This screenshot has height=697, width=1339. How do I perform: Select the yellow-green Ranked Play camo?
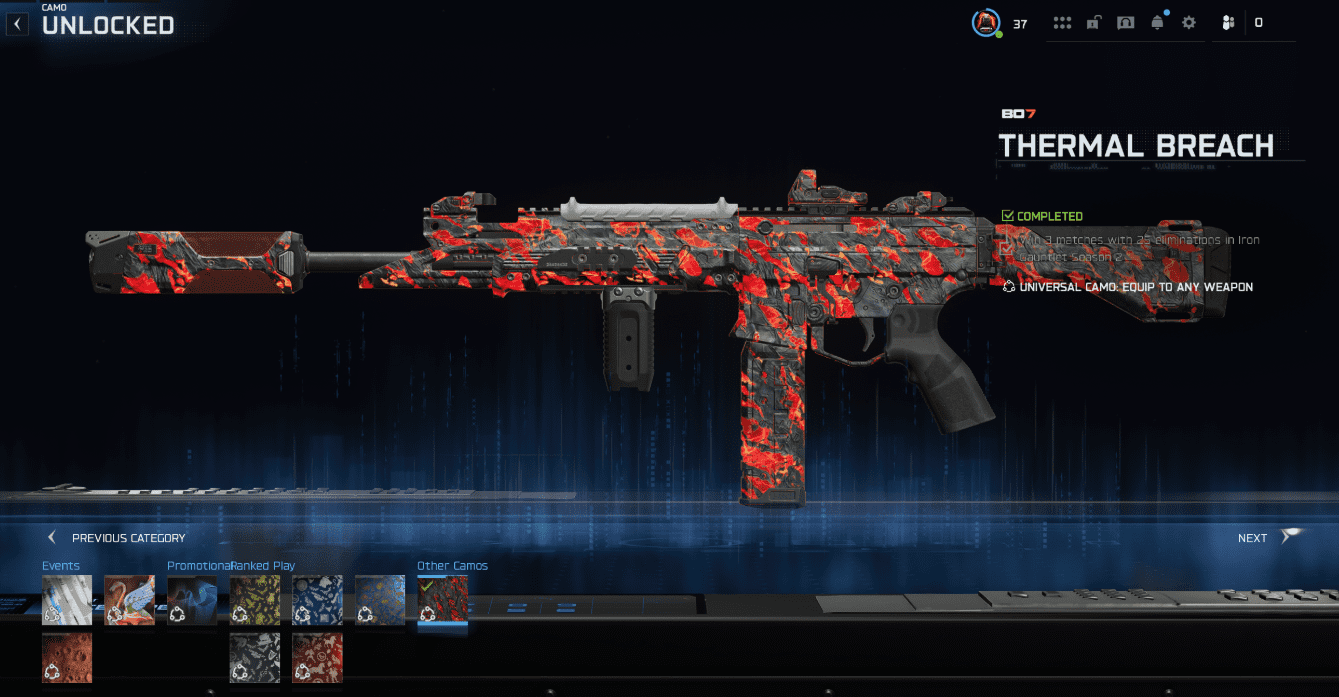coord(255,600)
